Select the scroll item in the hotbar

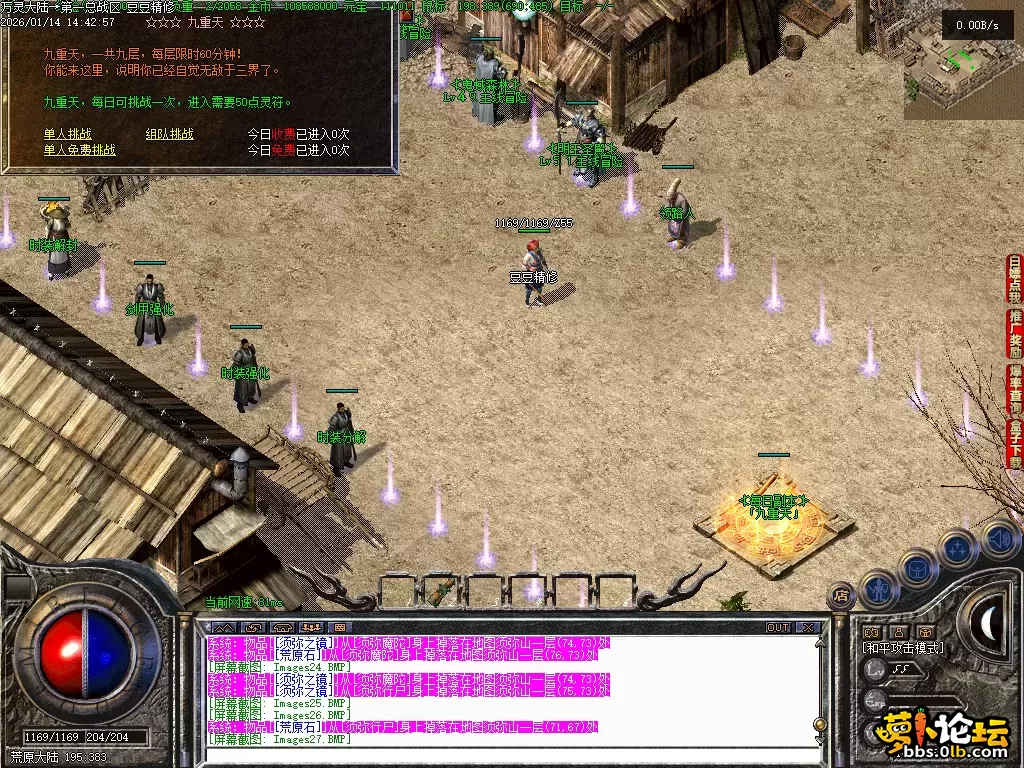point(441,590)
